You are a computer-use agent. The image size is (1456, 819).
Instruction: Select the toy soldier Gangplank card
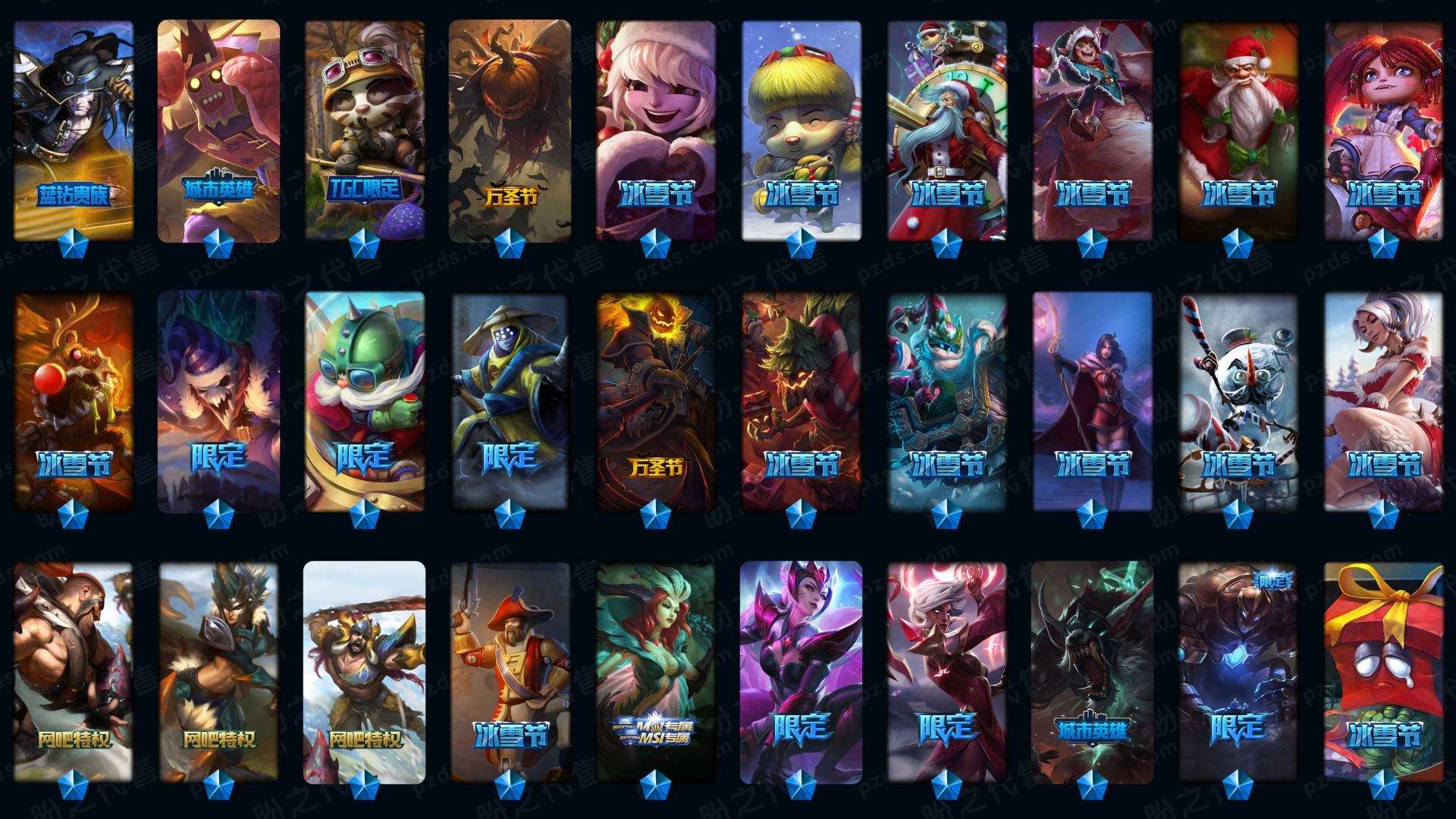[x=510, y=672]
